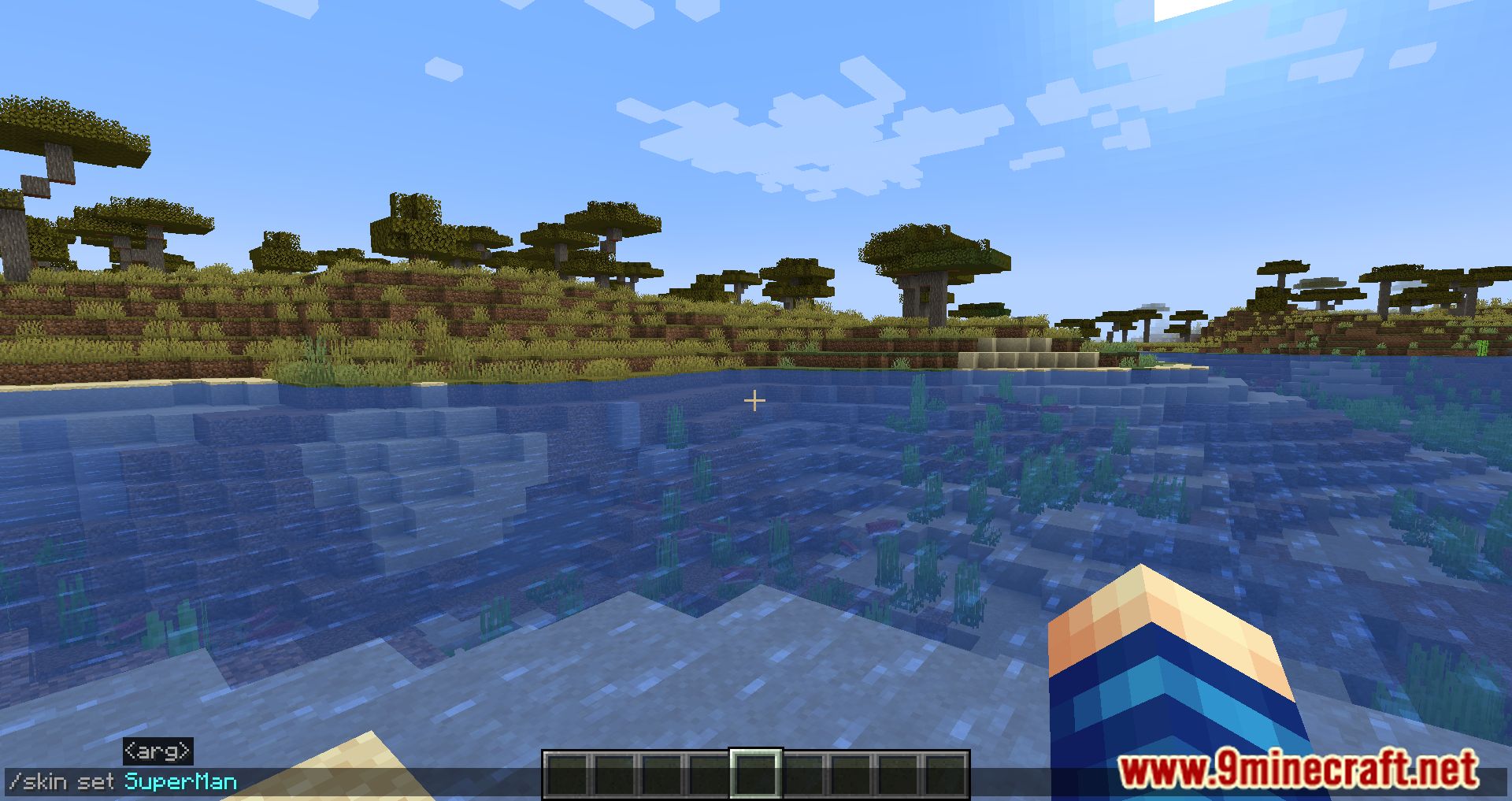Click the chat suggestion box above the input
Viewport: 1512px width, 801px height.
point(157,751)
